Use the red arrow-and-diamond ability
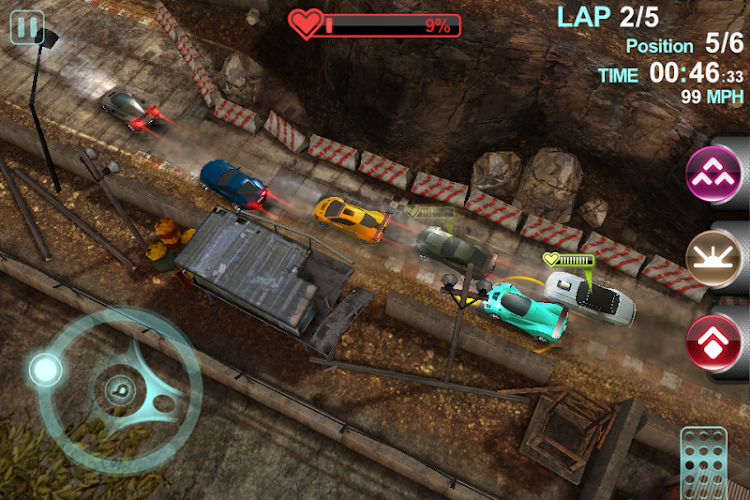This screenshot has width=750, height=500. [x=712, y=343]
